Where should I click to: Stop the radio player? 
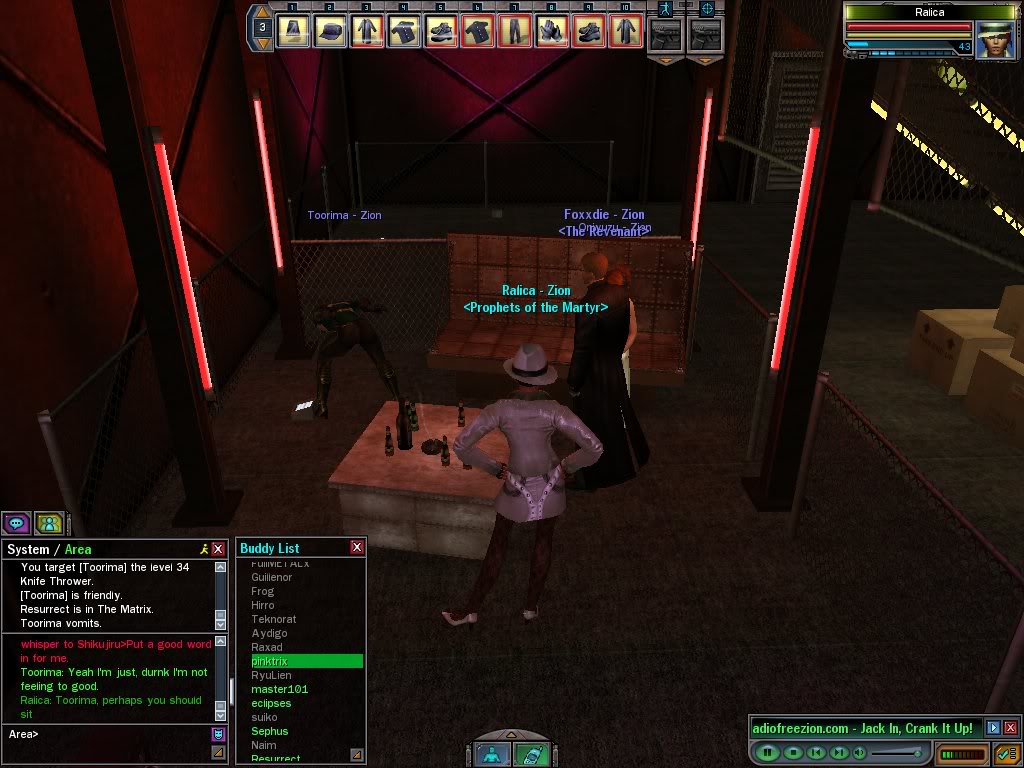click(x=793, y=752)
